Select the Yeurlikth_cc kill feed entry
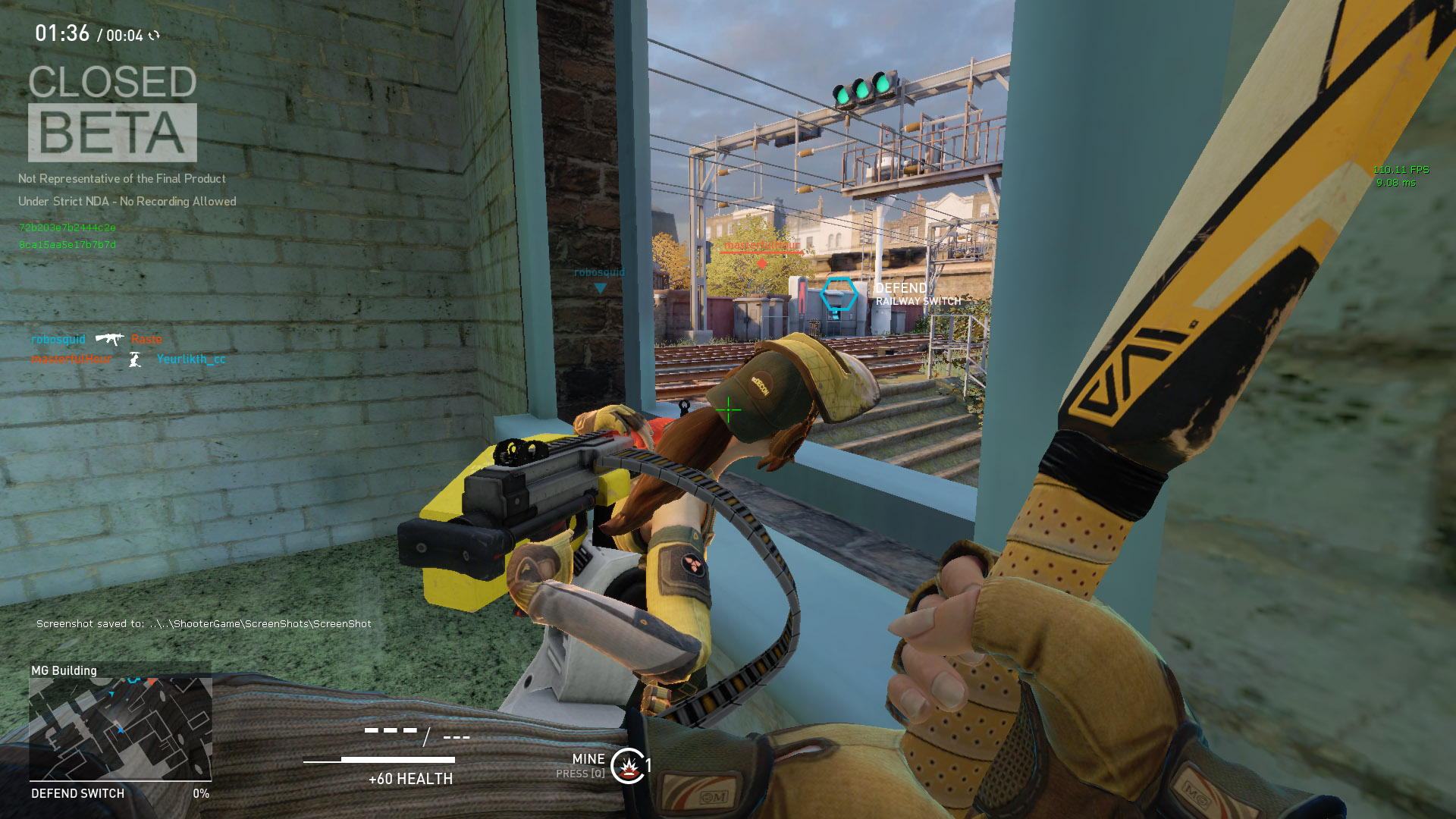 [x=191, y=359]
